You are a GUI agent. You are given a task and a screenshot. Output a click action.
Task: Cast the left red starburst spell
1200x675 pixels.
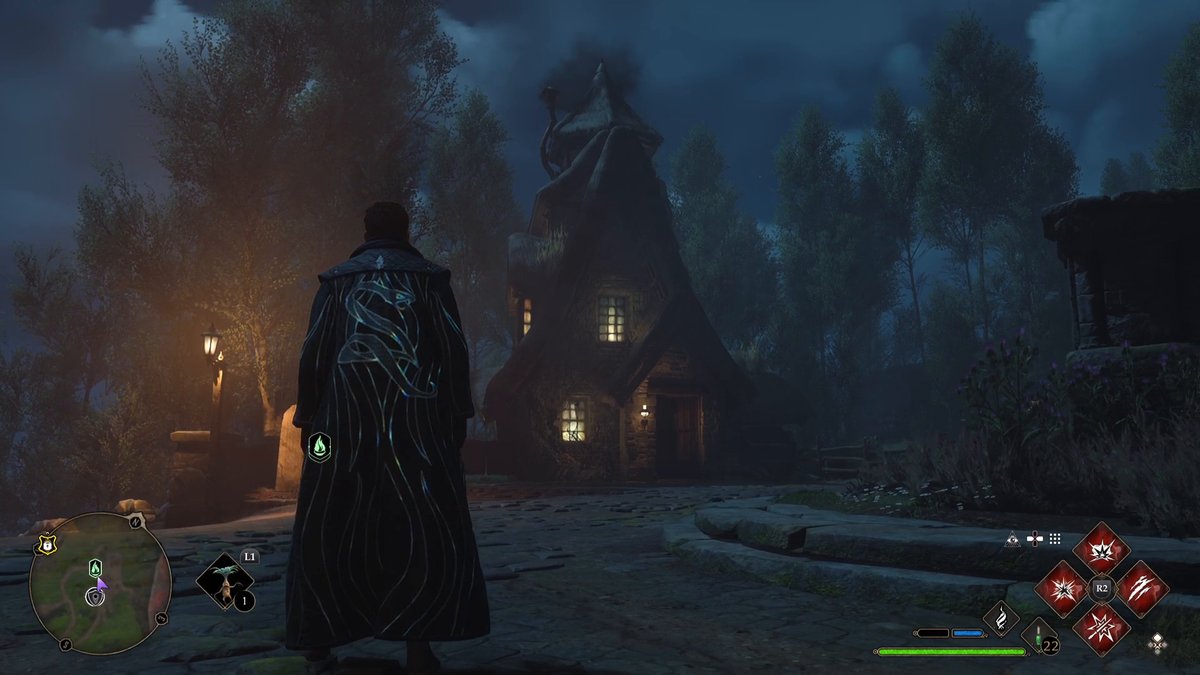[1061, 589]
